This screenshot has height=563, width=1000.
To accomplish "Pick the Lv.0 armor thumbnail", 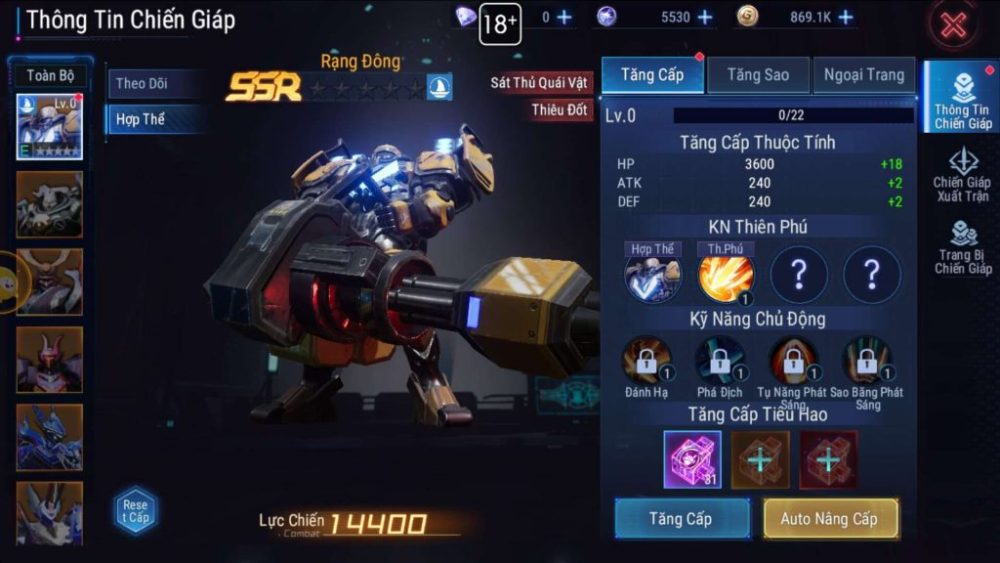I will click(49, 127).
